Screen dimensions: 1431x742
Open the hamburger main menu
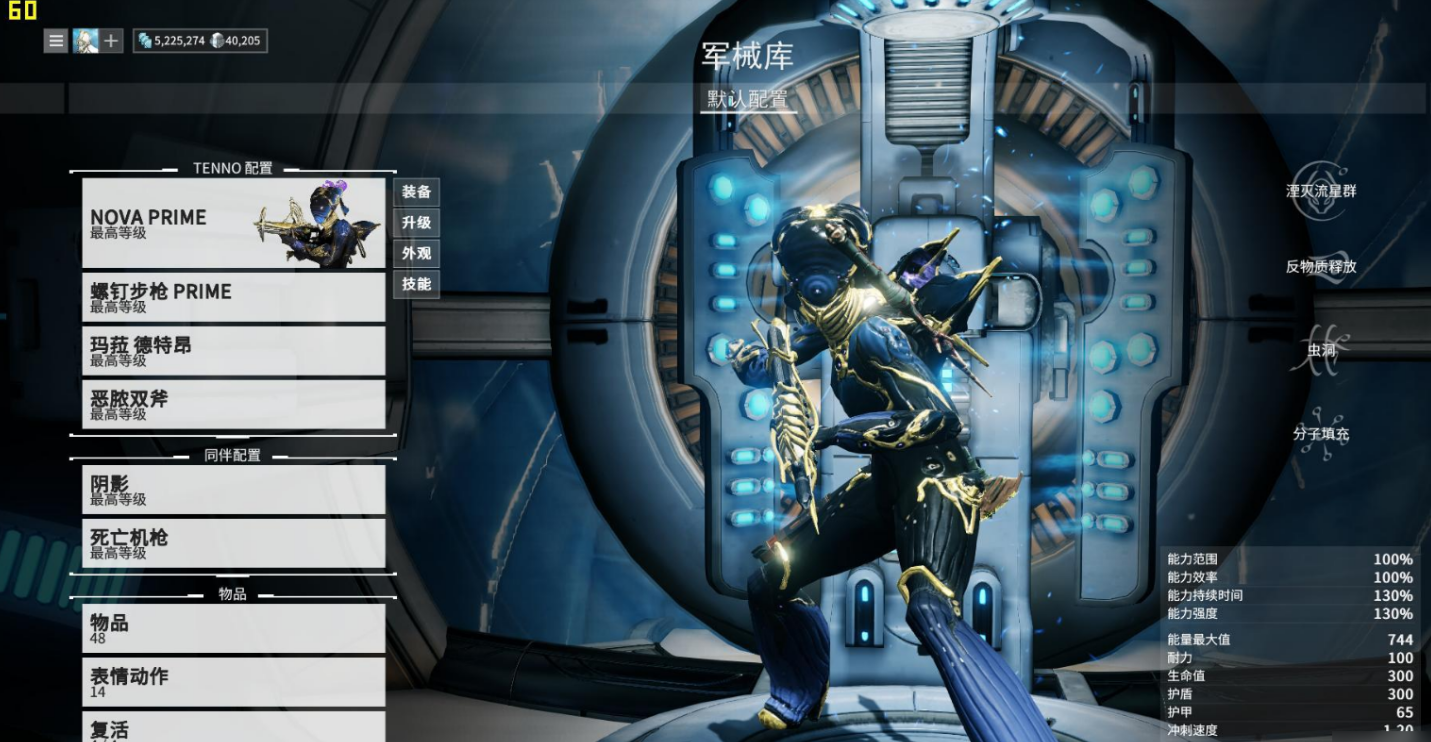56,41
